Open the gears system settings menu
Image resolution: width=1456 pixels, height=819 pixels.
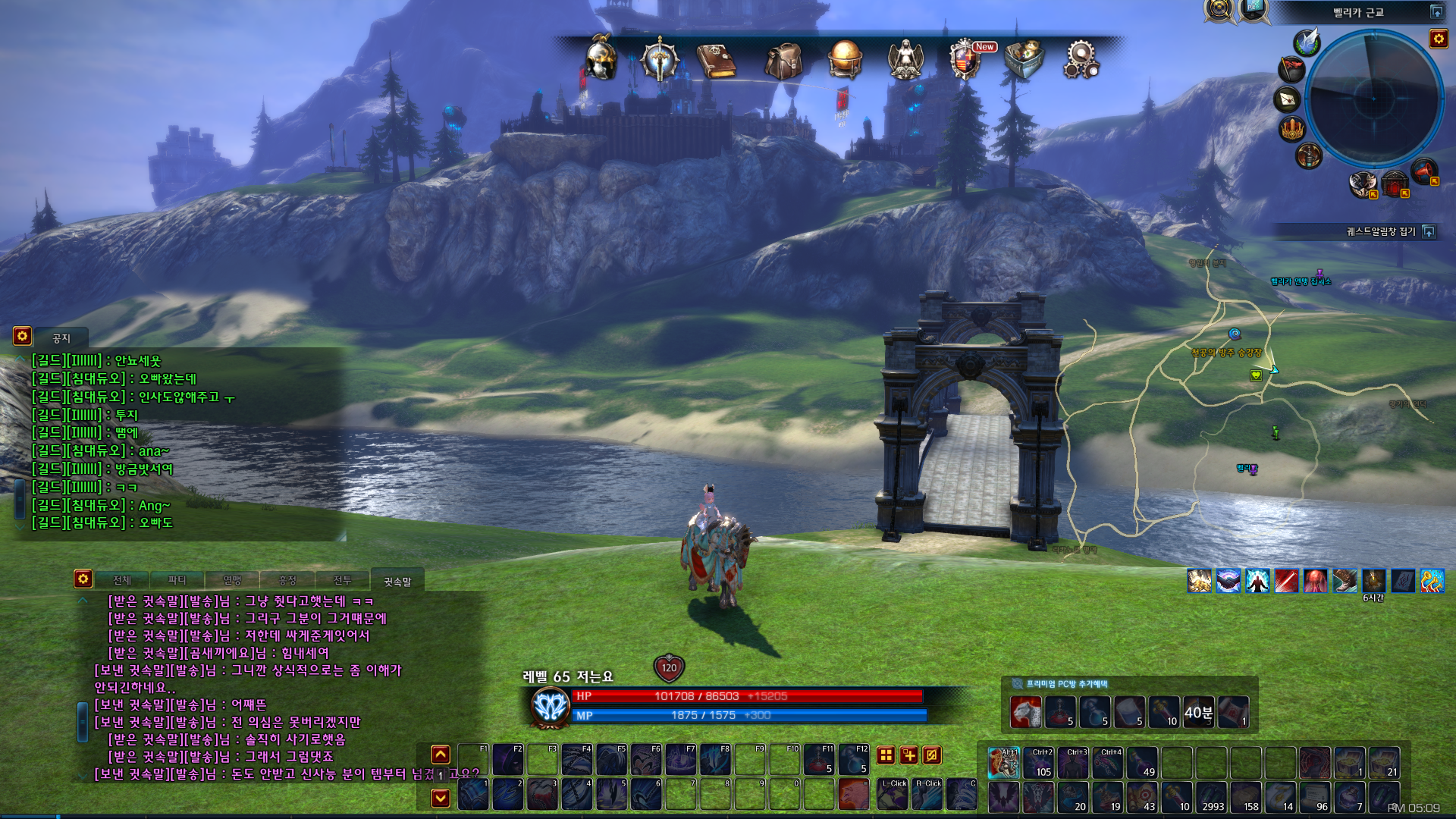click(1081, 60)
